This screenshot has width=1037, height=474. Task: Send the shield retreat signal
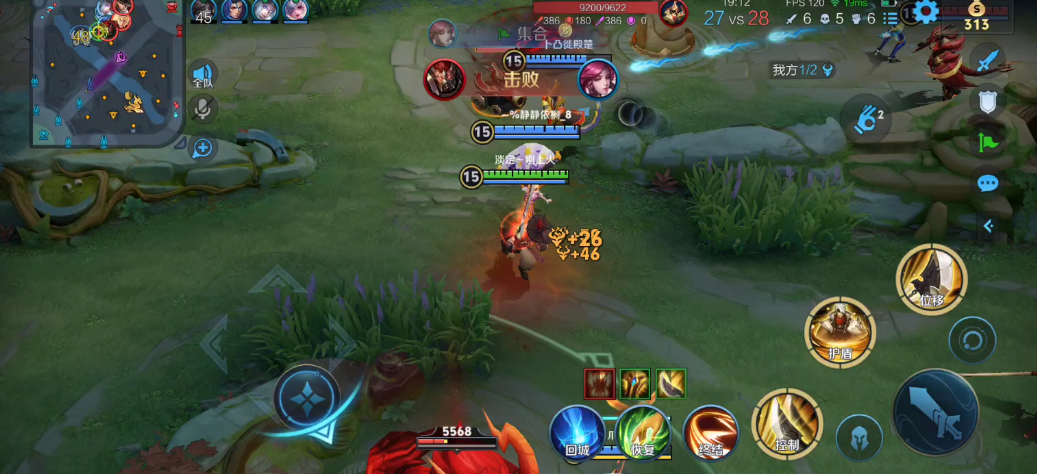tap(988, 101)
